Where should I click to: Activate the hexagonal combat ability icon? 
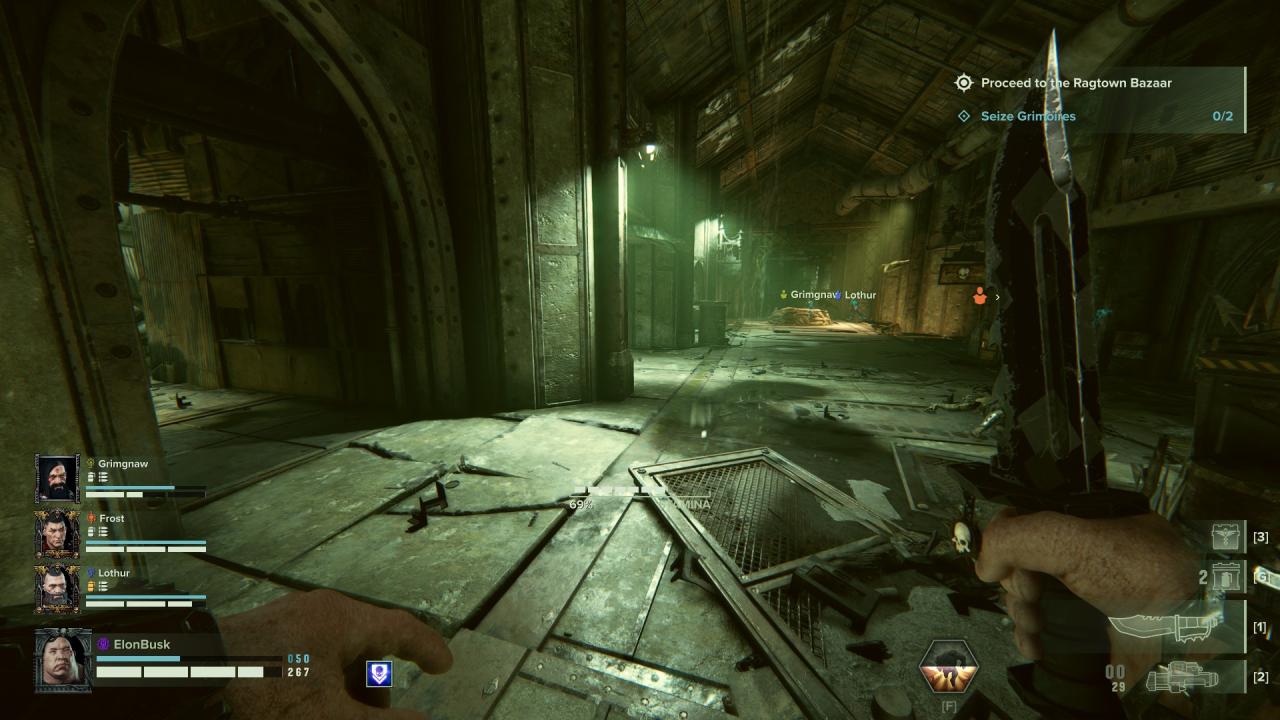949,667
